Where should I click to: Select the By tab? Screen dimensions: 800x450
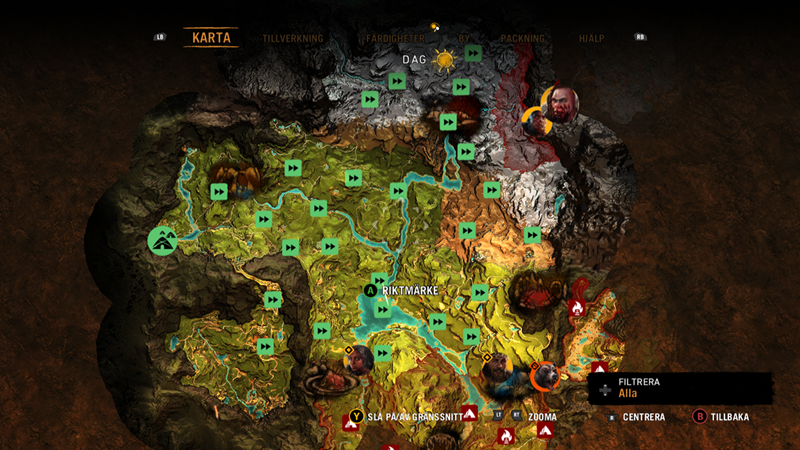click(x=463, y=39)
